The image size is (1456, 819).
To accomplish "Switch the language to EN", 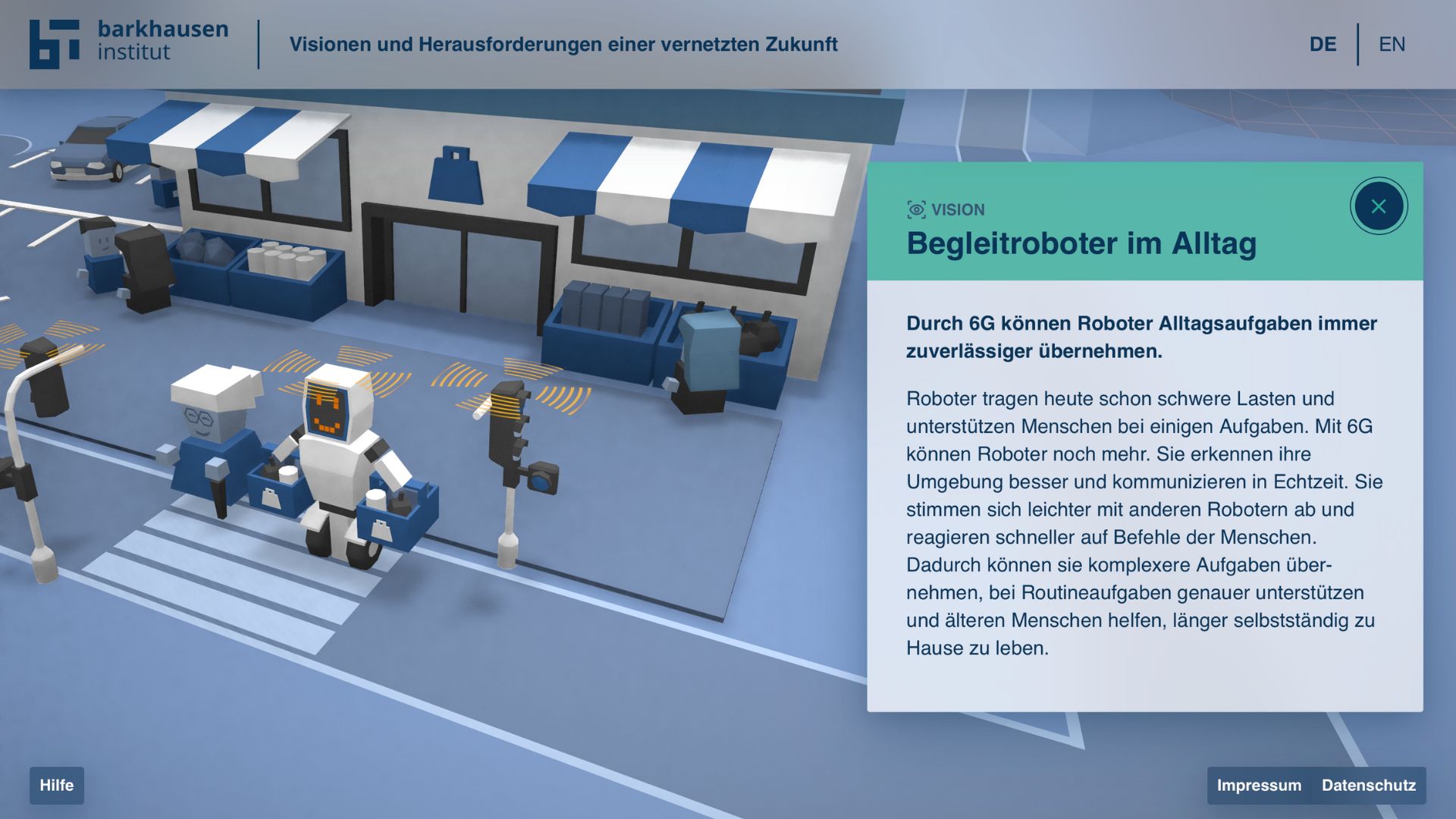I will (x=1392, y=44).
